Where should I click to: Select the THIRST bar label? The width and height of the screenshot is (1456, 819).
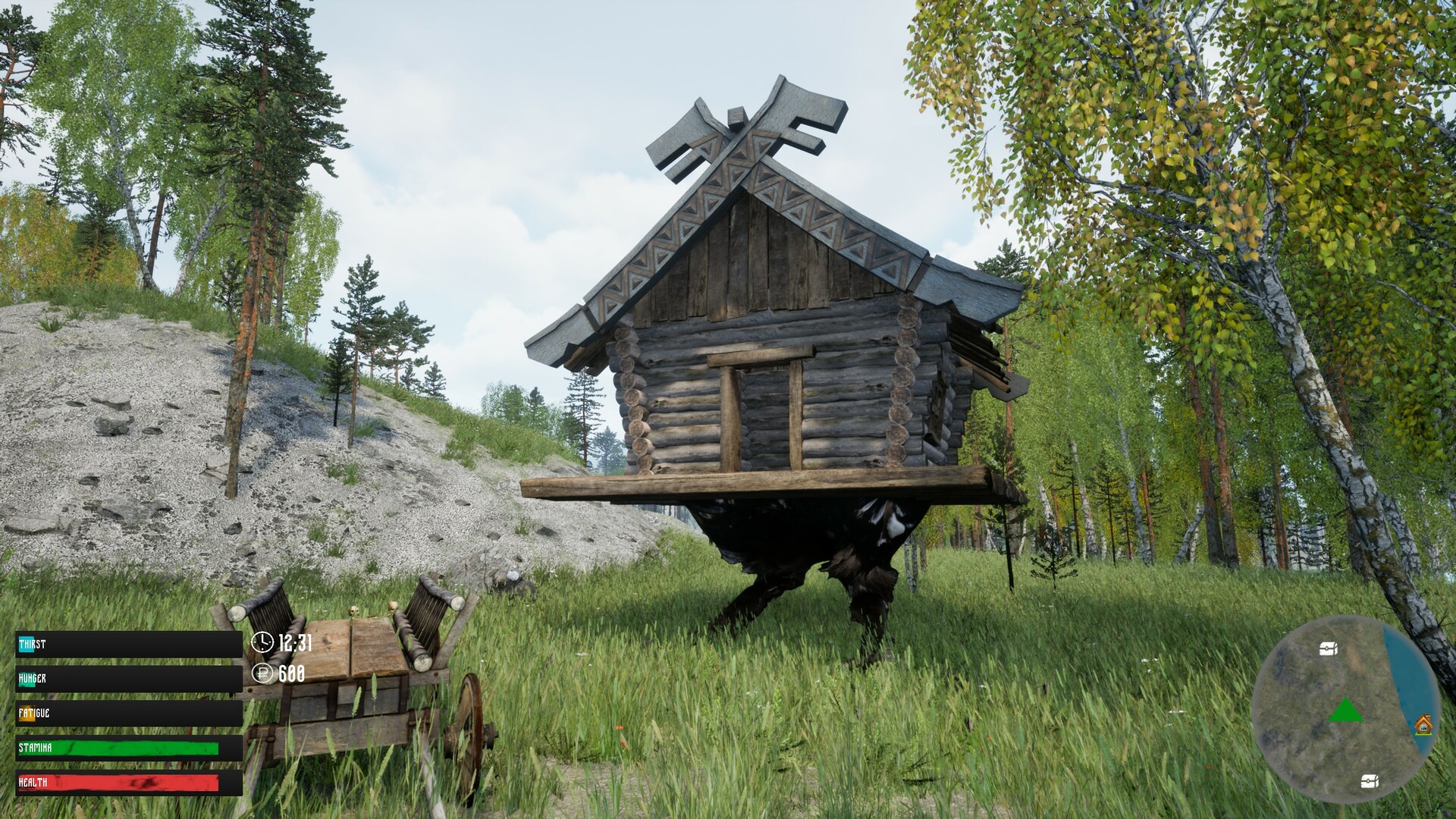coord(35,643)
